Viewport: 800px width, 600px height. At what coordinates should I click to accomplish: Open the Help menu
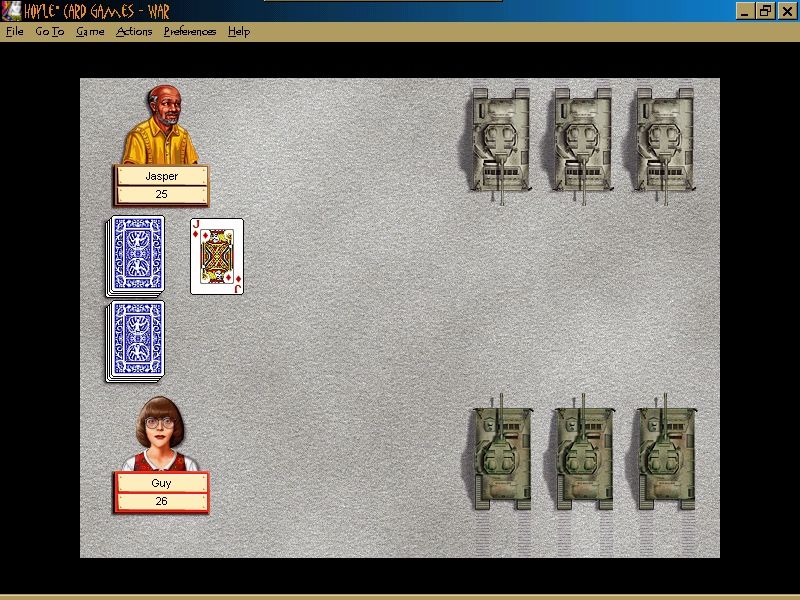238,31
